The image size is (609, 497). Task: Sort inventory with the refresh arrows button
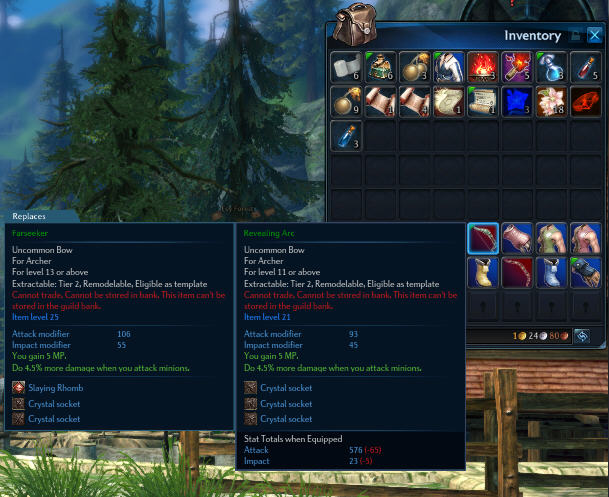click(580, 335)
